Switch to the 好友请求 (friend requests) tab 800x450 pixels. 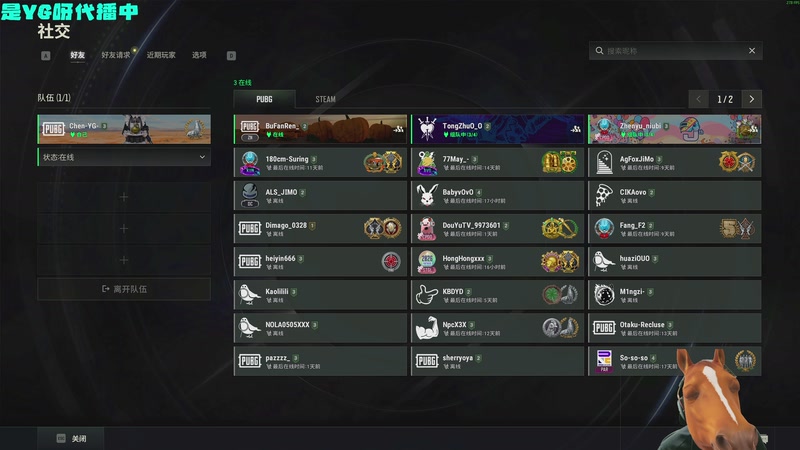tap(116, 55)
